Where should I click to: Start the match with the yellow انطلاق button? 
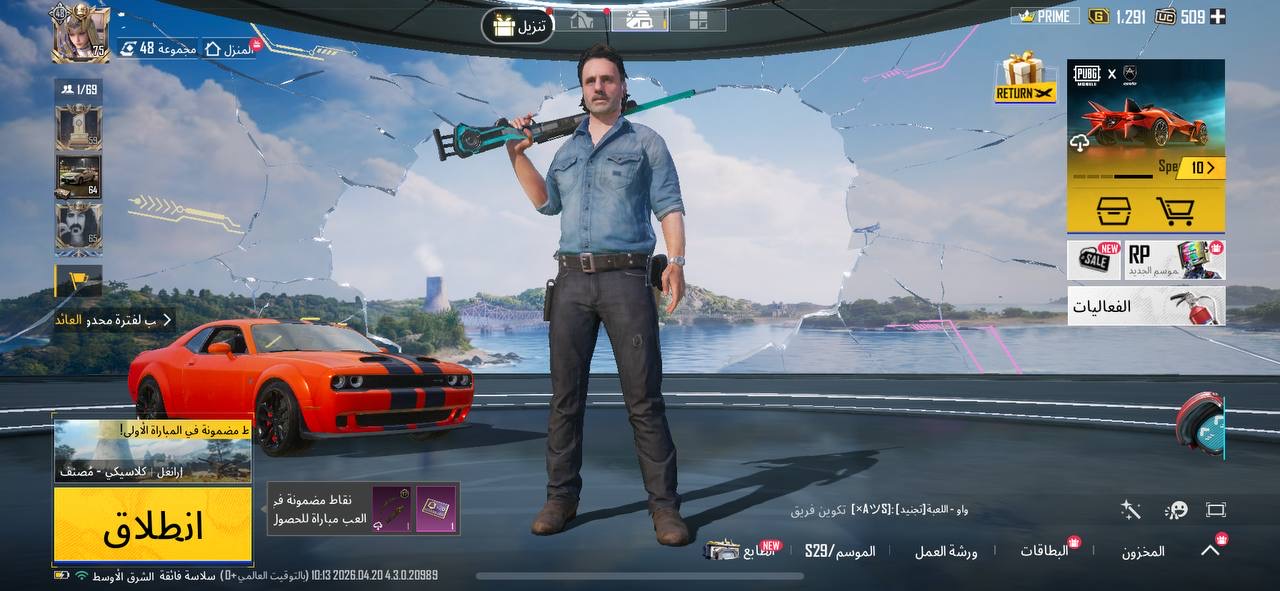tap(152, 524)
